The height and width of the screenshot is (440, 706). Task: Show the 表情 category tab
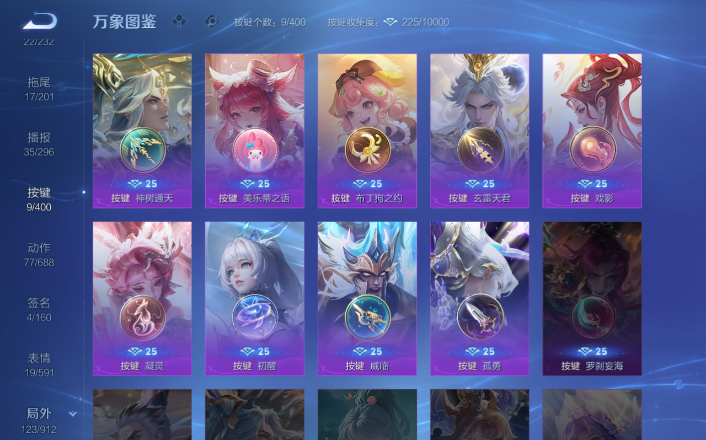(39, 364)
